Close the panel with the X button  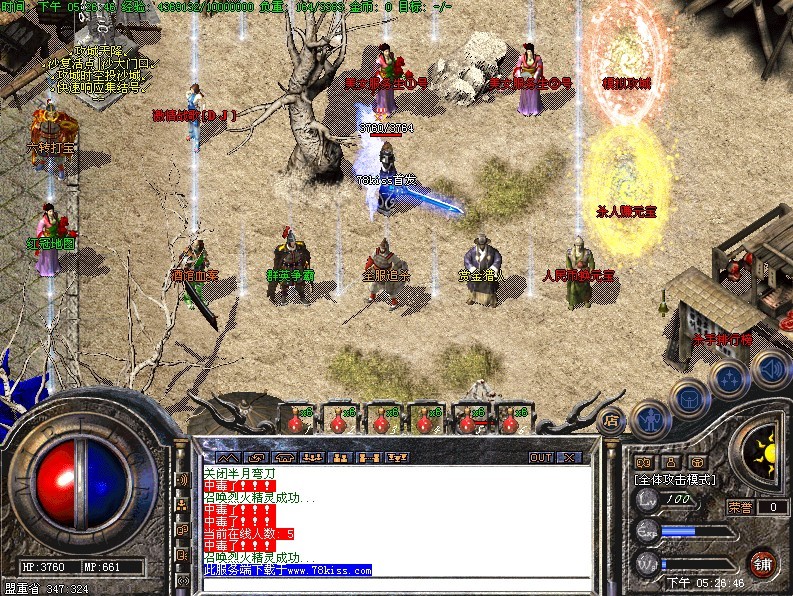568,457
